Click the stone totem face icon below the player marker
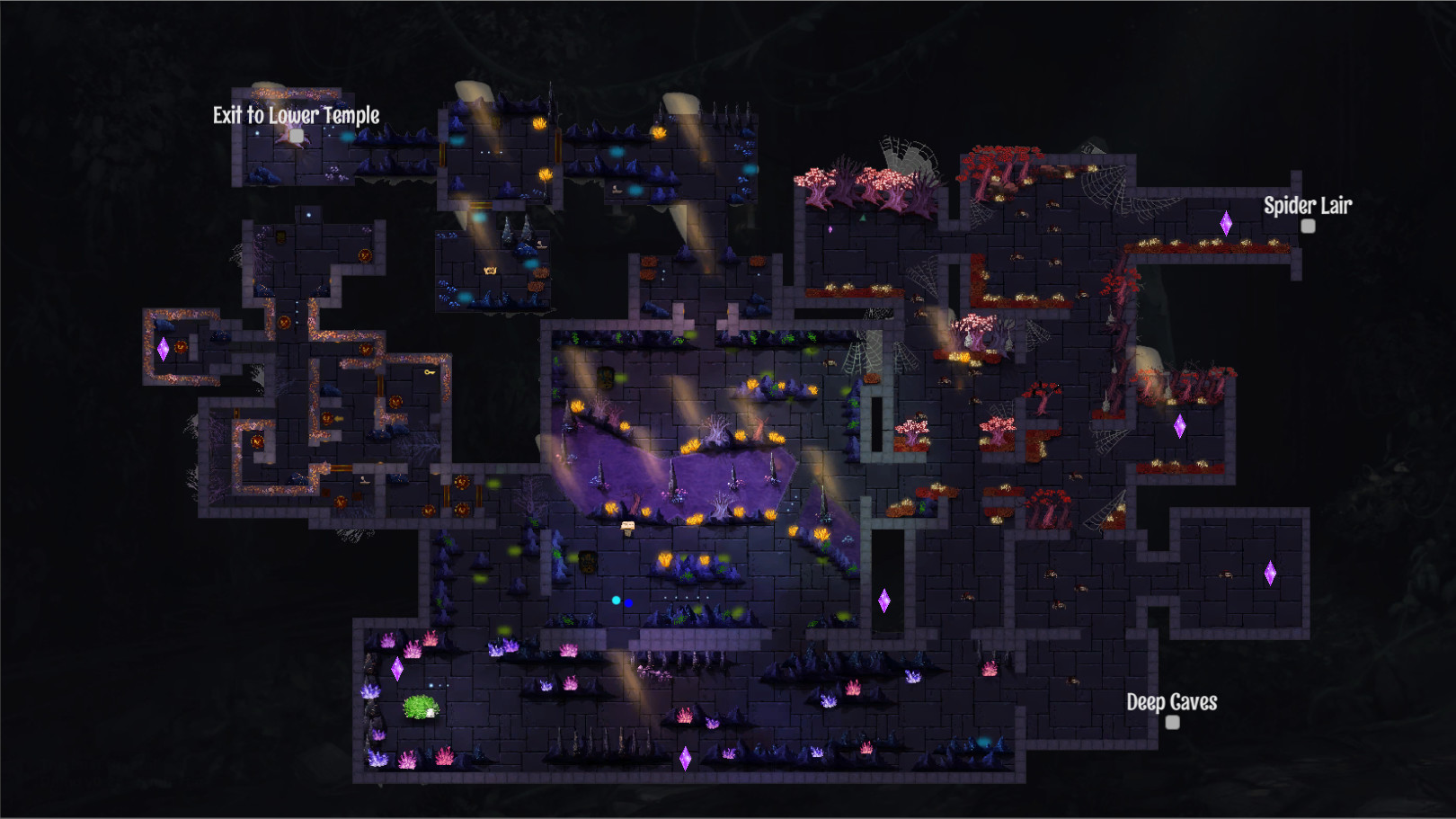 588,564
